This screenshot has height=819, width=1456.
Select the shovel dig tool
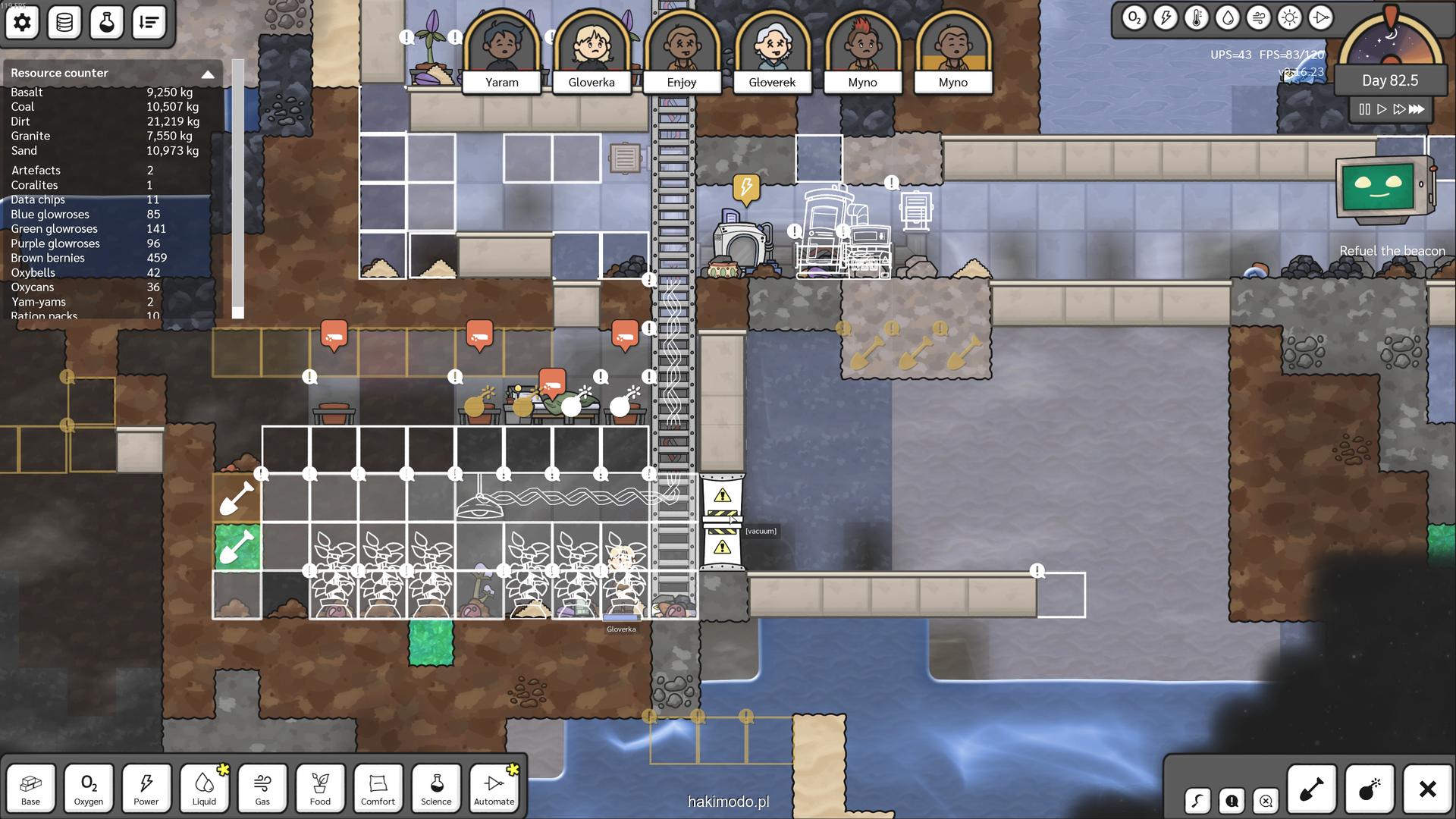click(x=1312, y=789)
